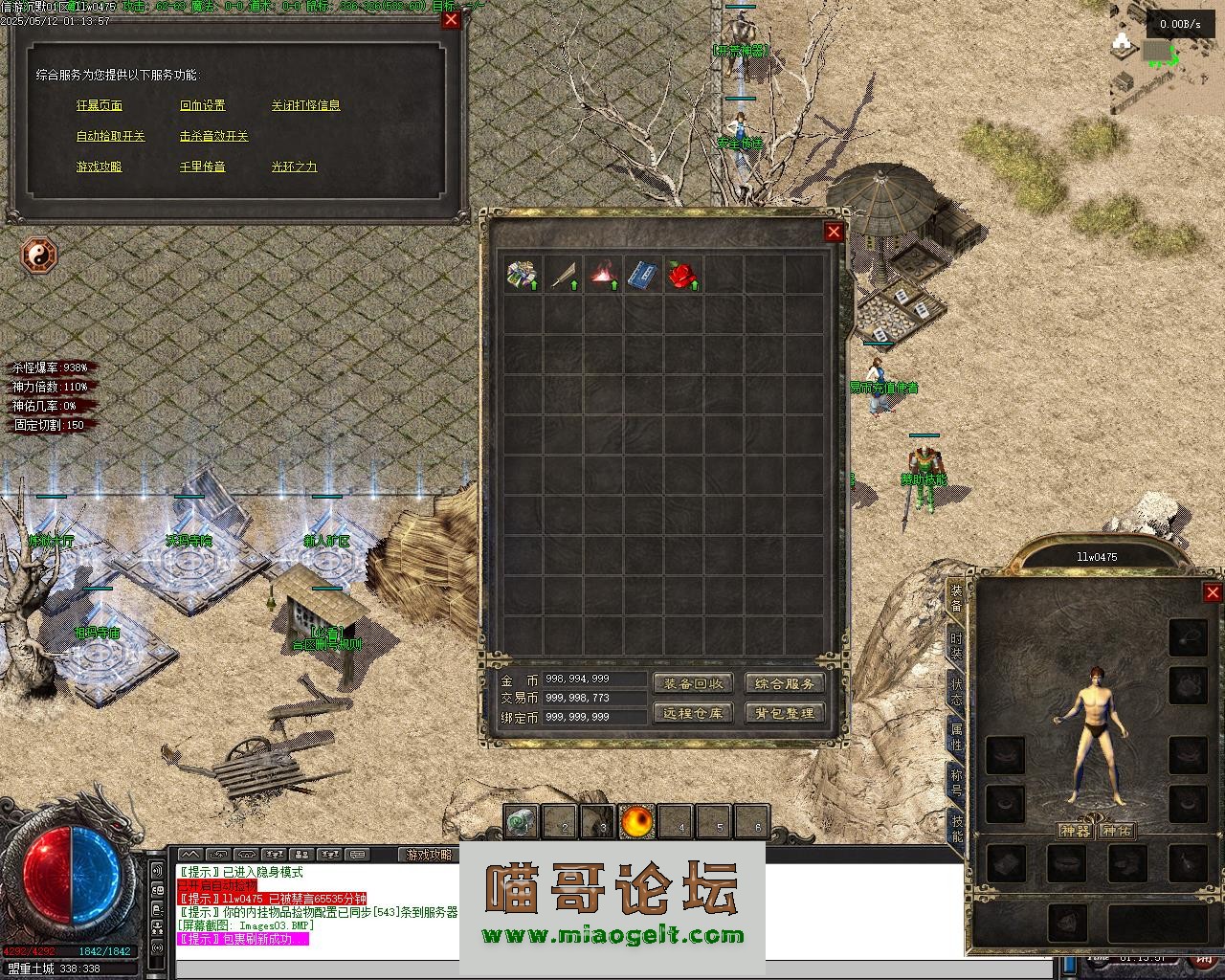This screenshot has height=980, width=1225.
Task: Close the character equipment panel
Action: 1212,593
